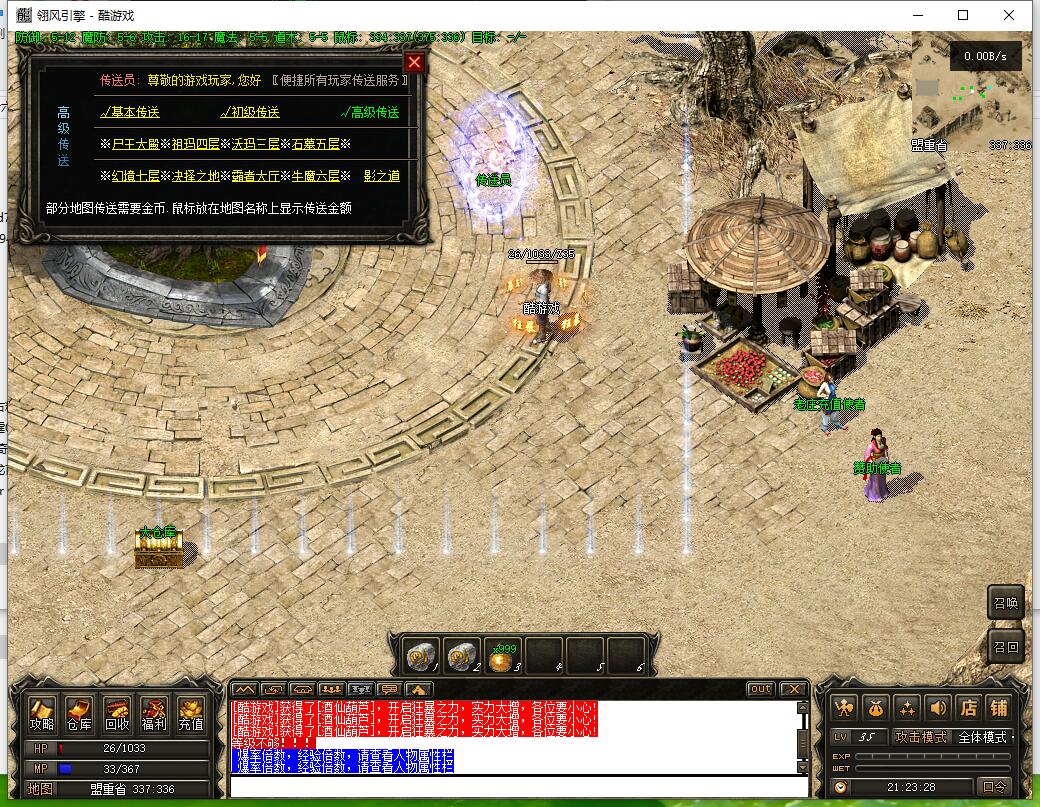The image size is (1040, 807).
Task: Open the 基本传送 teleport list
Action: (131, 112)
